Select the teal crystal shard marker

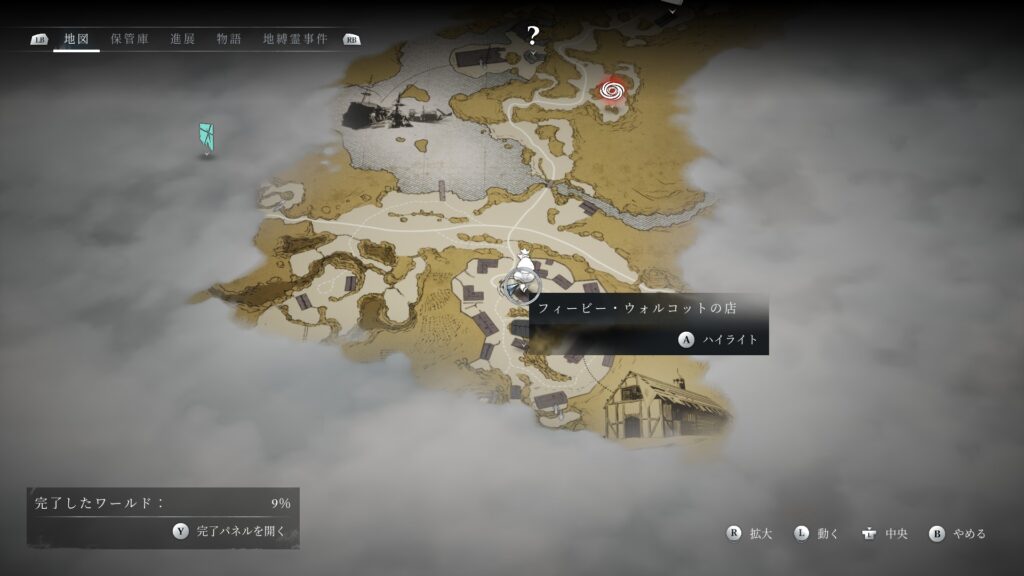click(206, 139)
